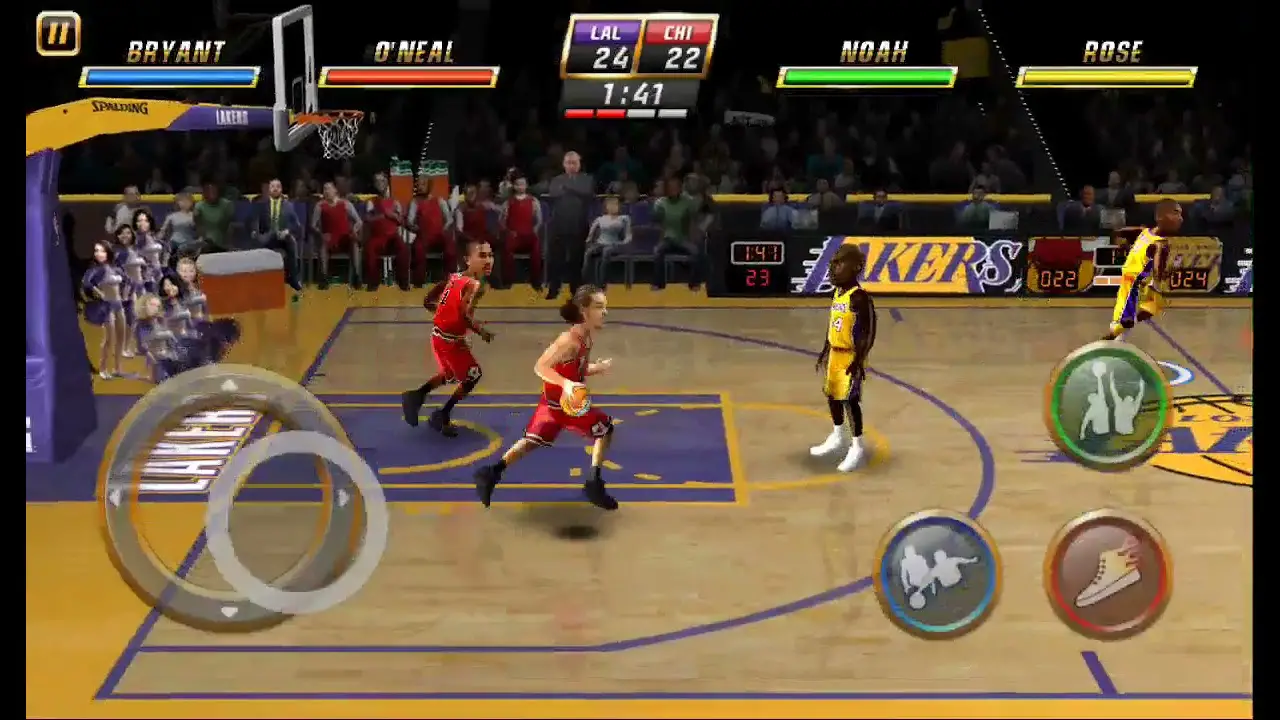Tap the blue pass button icon
Screen dimensions: 1280x720
[940, 570]
